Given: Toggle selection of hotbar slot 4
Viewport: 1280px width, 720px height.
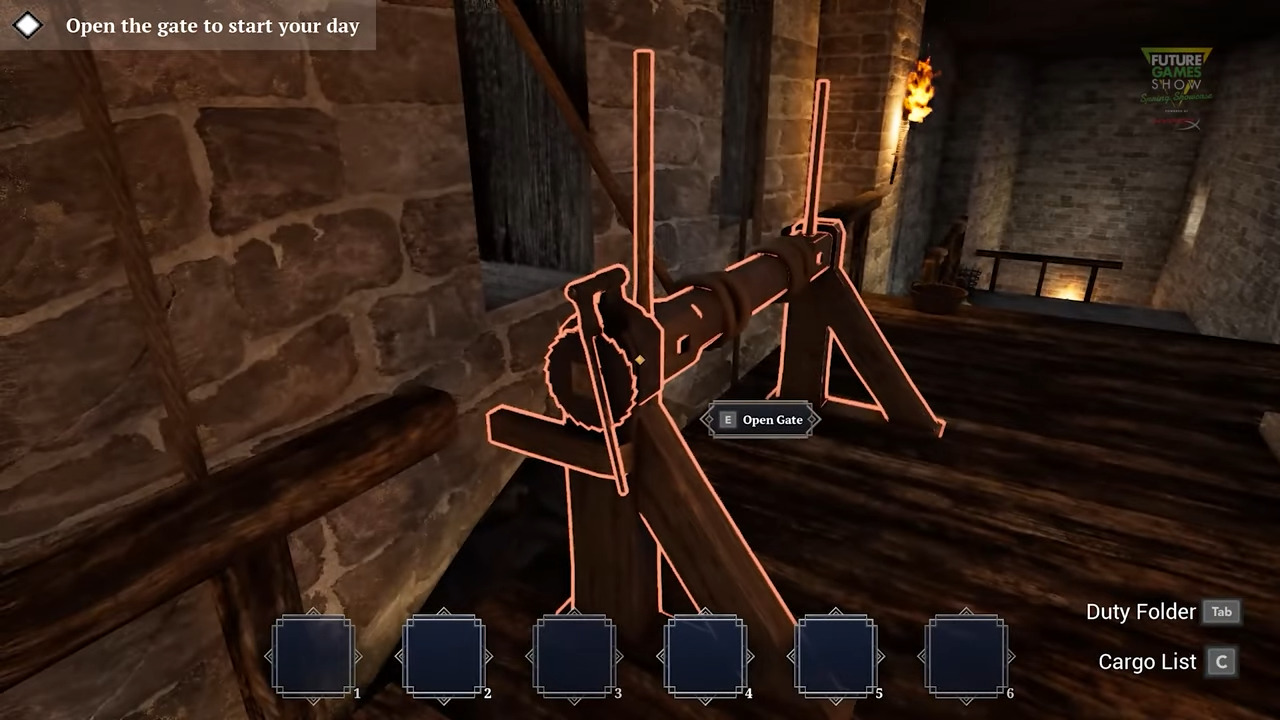Looking at the screenshot, I should click(x=706, y=655).
